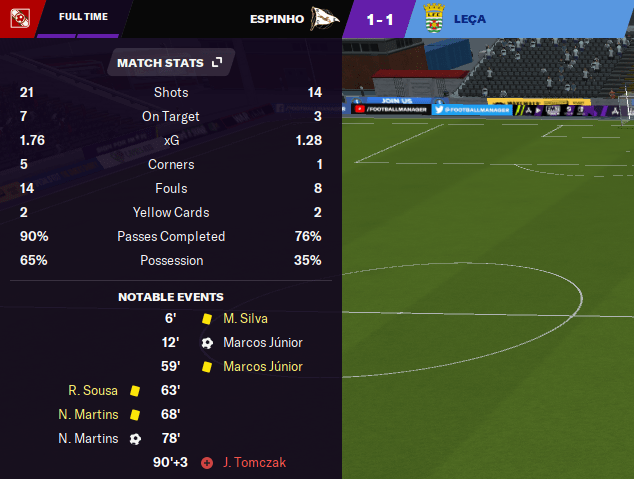Click the Leça club crest
The image size is (634, 479).
(434, 17)
